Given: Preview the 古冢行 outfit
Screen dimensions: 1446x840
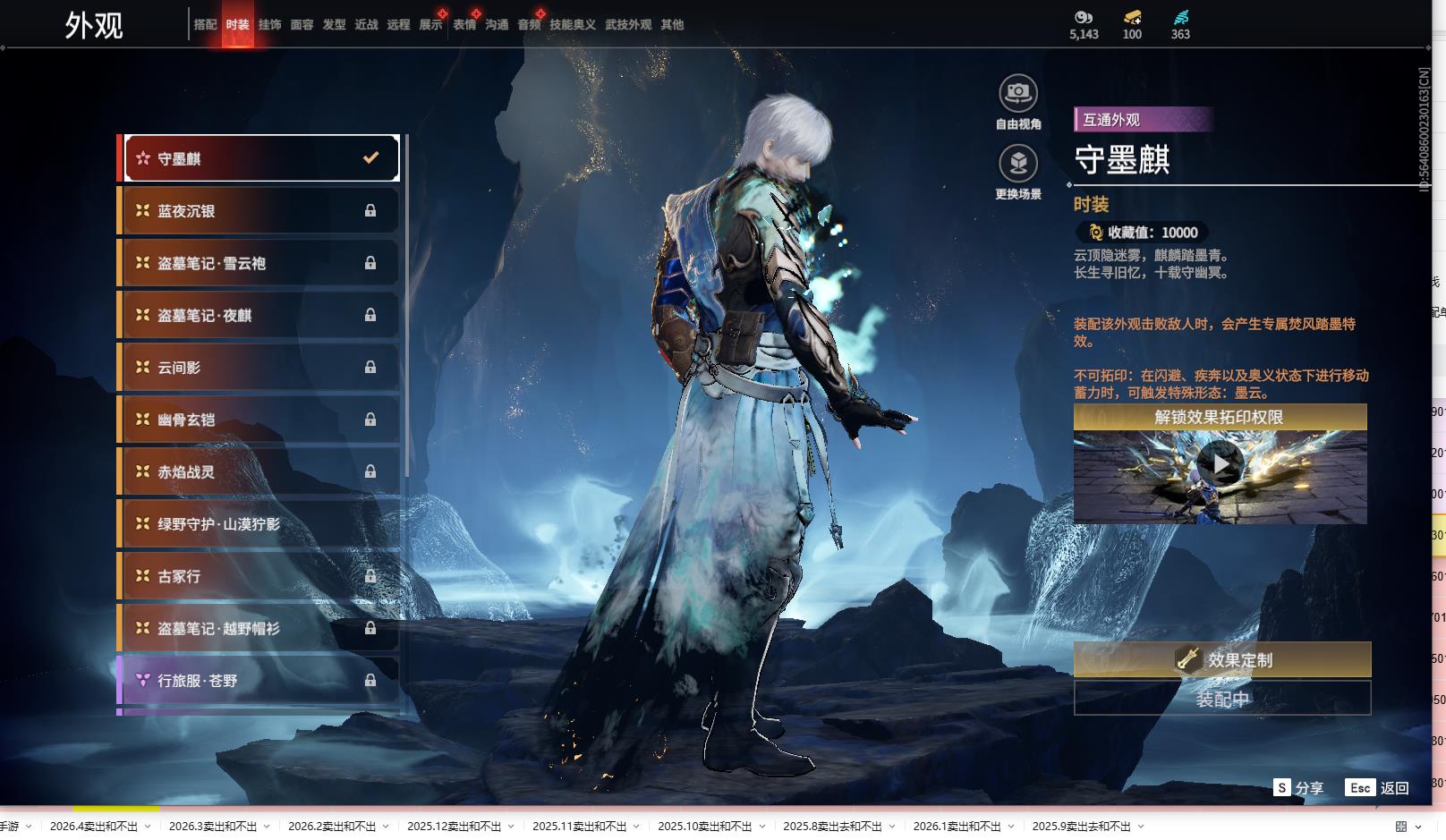Looking at the screenshot, I should click(x=259, y=576).
